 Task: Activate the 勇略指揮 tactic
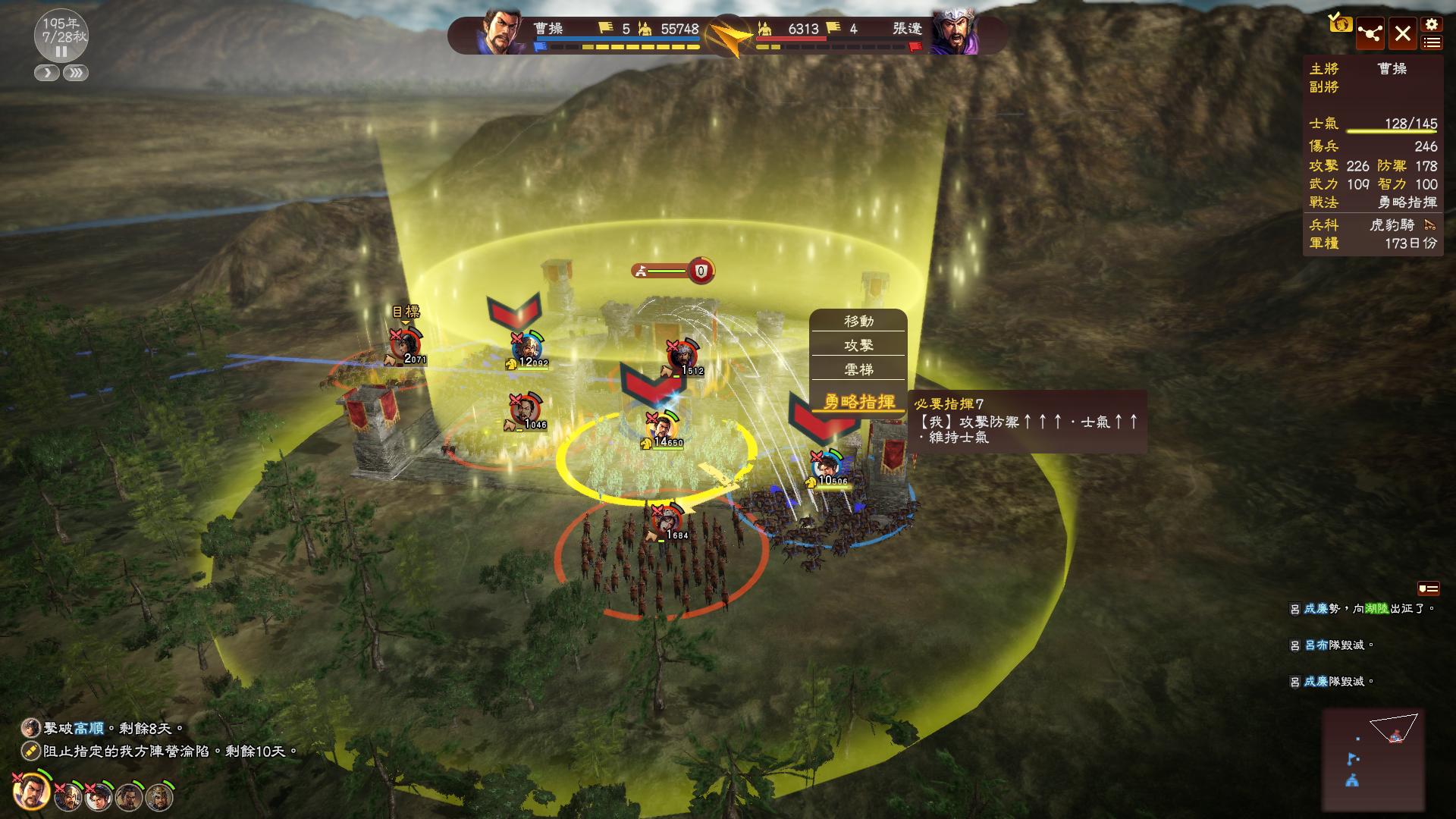[859, 402]
